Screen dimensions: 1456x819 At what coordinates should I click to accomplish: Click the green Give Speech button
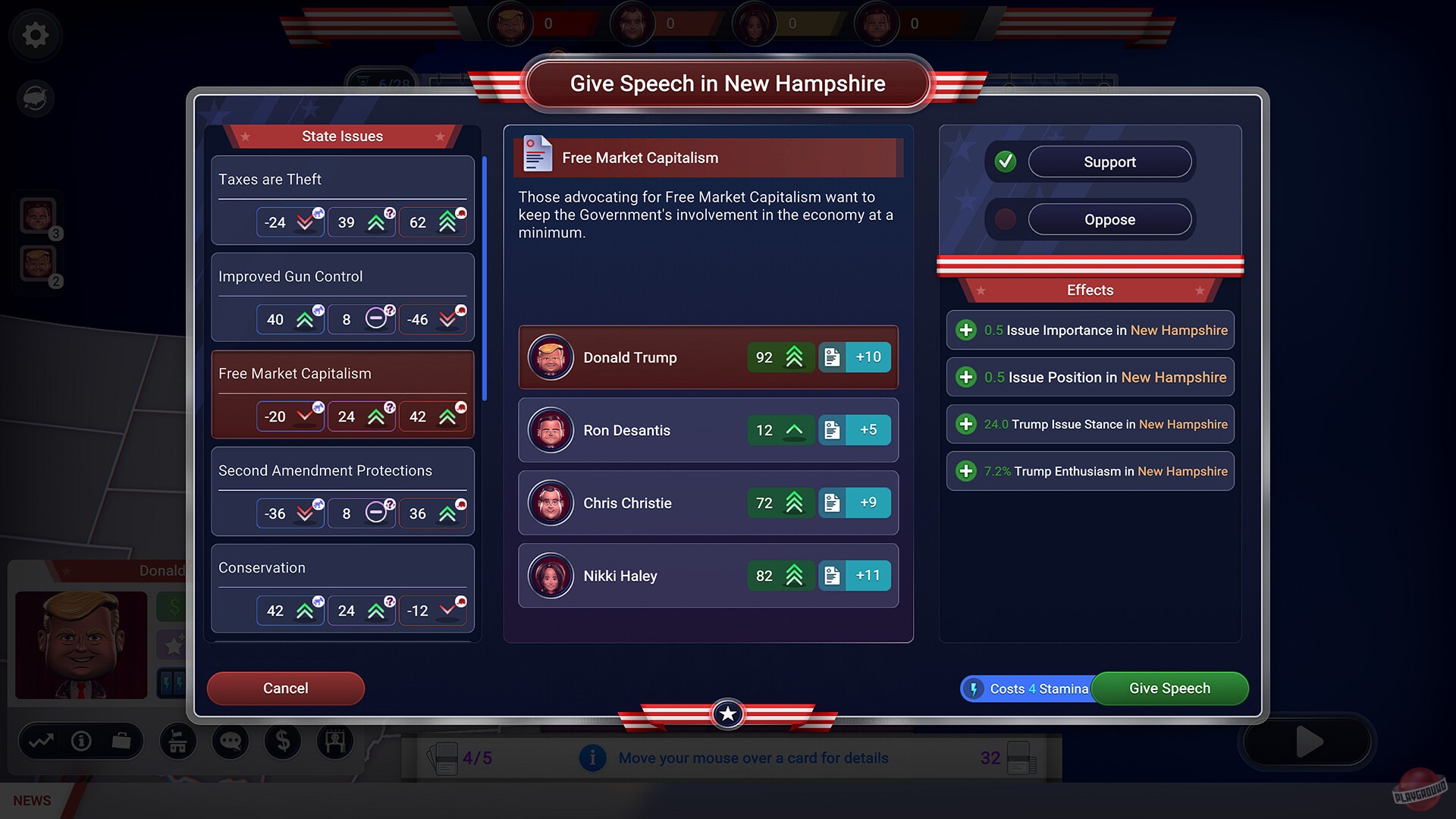point(1169,689)
